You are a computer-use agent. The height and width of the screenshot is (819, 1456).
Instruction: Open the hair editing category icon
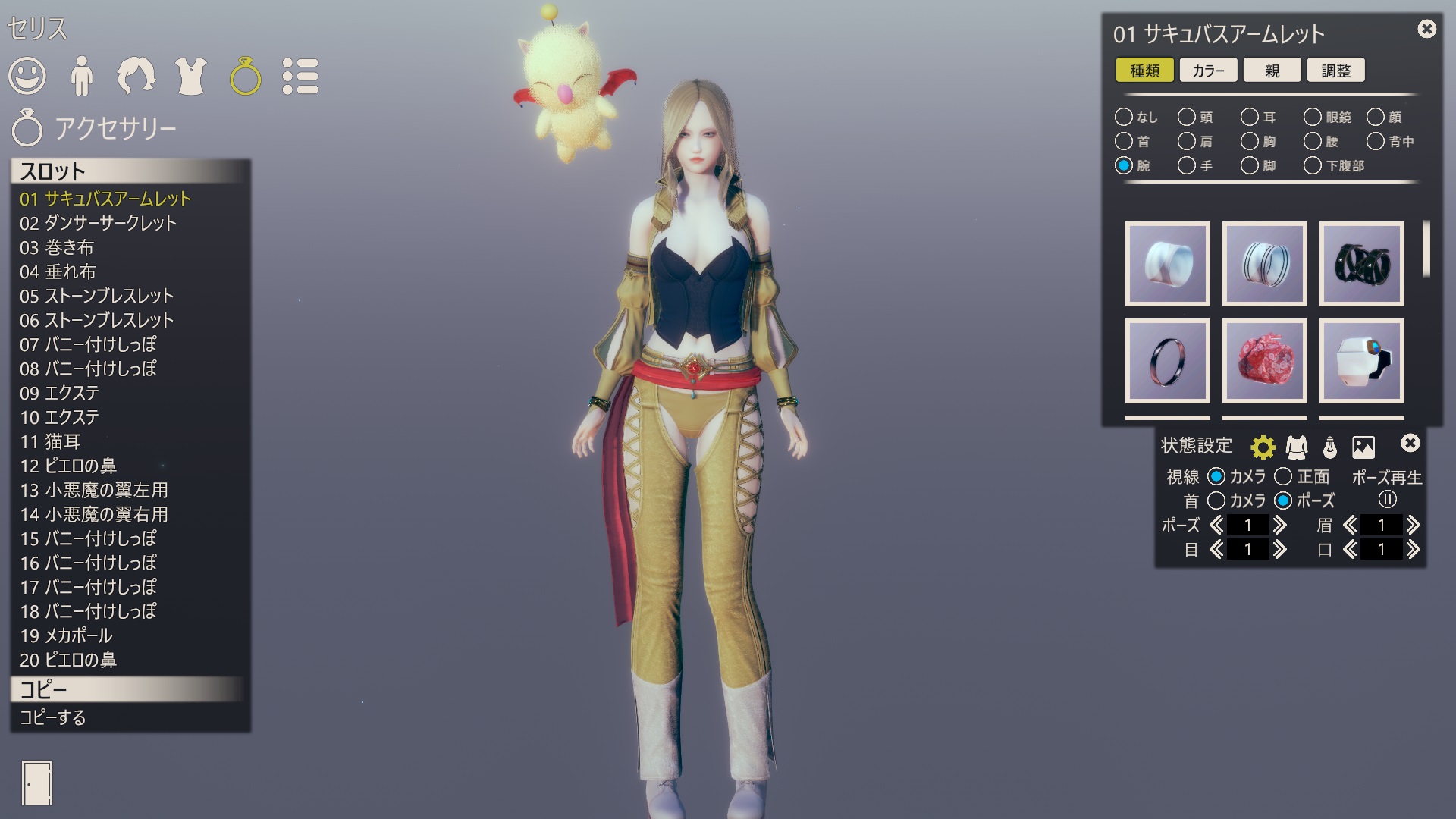click(x=136, y=77)
